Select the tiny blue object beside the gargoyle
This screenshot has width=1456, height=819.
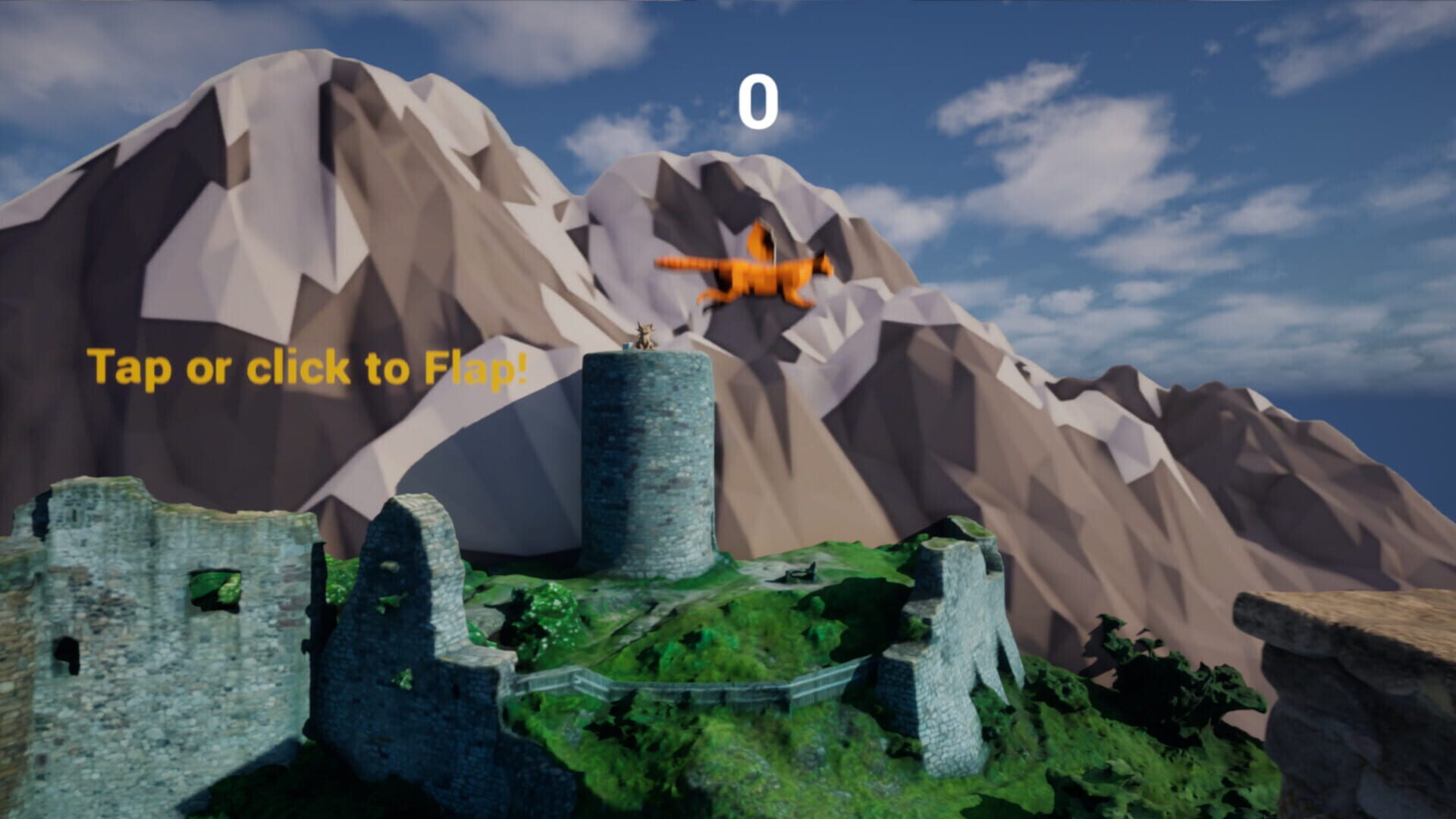pyautogui.click(x=626, y=347)
